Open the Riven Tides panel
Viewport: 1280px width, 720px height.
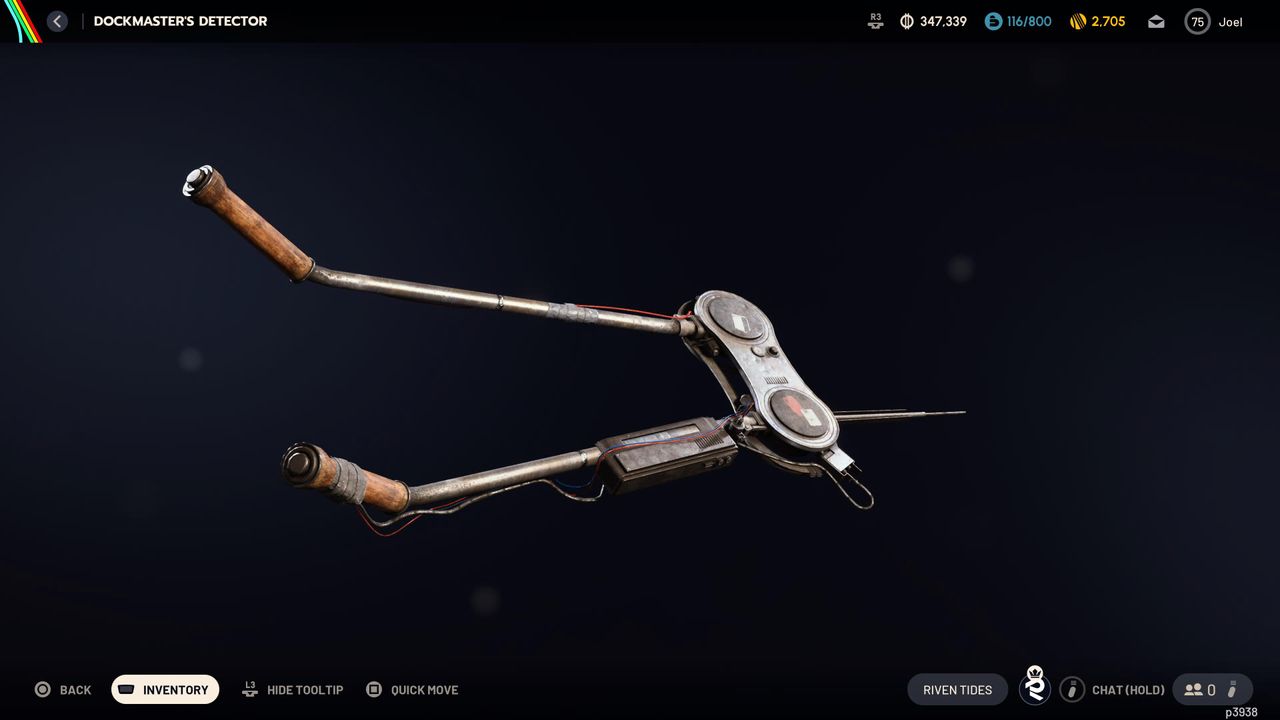coord(956,689)
